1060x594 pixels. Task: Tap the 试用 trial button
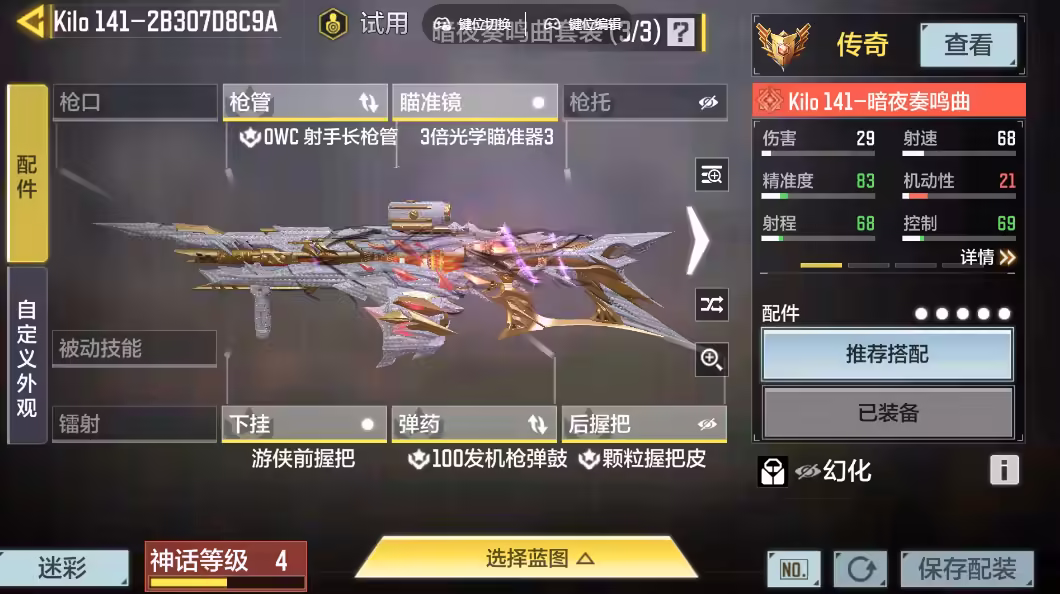(364, 23)
